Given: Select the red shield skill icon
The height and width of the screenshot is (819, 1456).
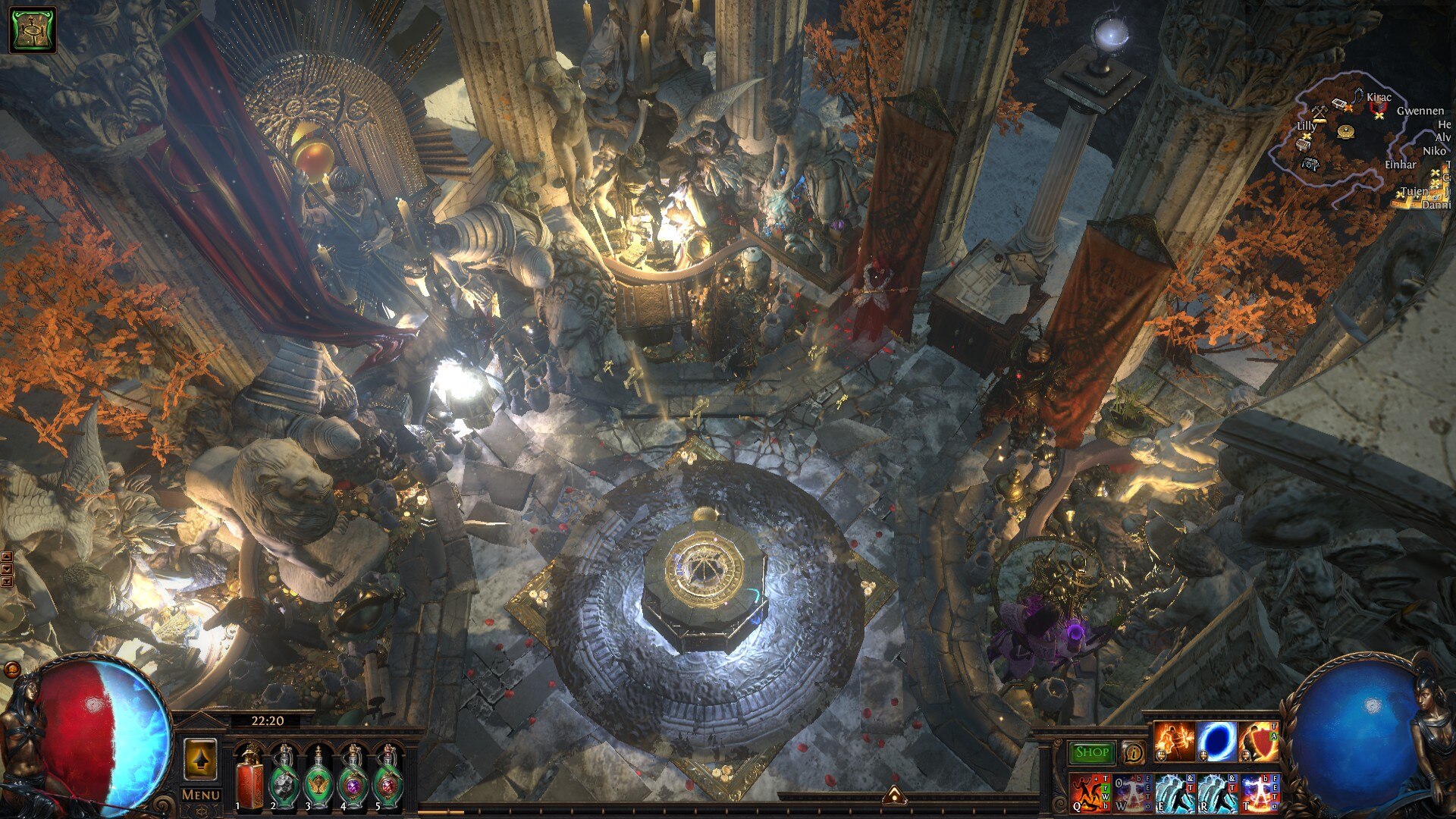Looking at the screenshot, I should point(1259,741).
